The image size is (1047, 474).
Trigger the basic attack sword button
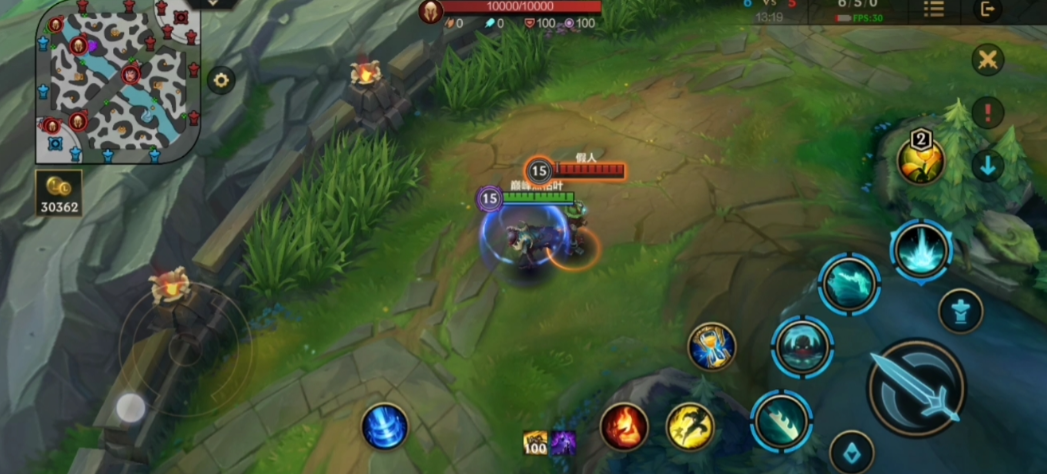(916, 389)
